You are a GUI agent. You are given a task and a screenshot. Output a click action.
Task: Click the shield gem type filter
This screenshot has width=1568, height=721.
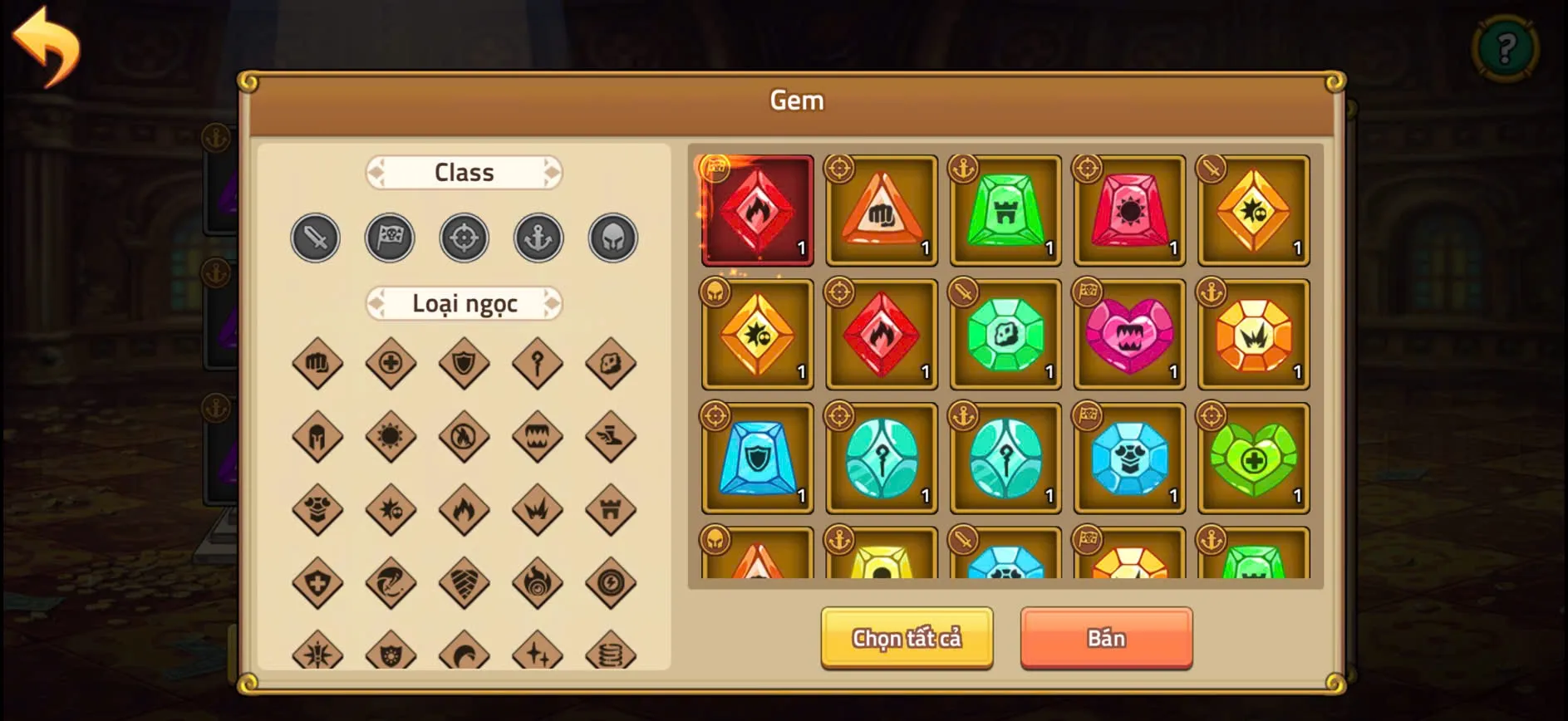(x=464, y=363)
